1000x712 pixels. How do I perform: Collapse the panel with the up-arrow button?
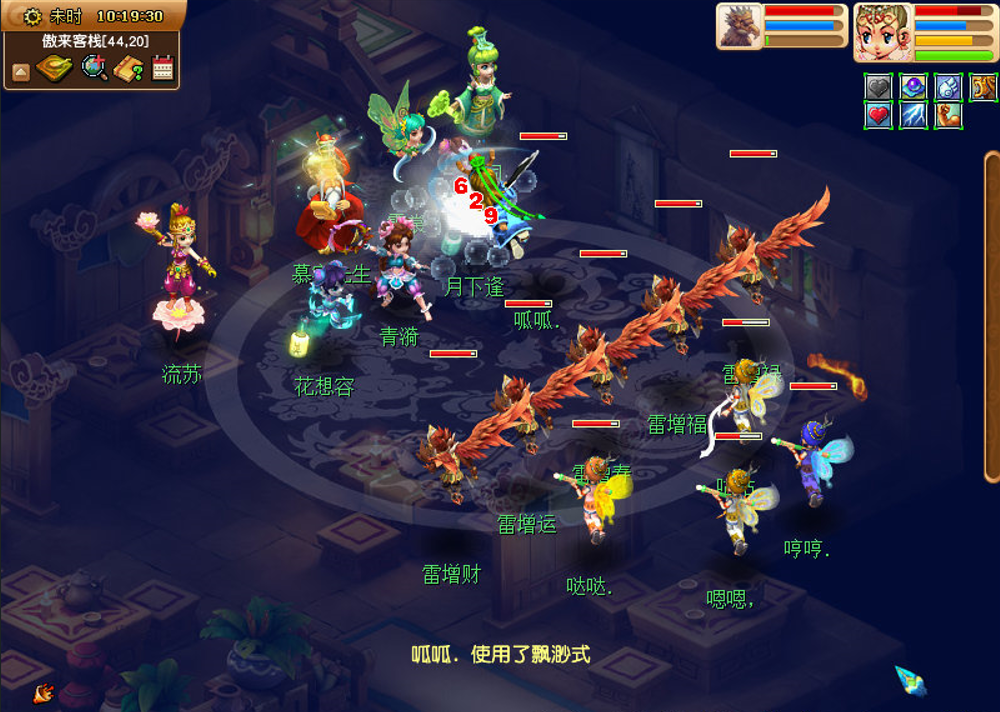pos(20,71)
